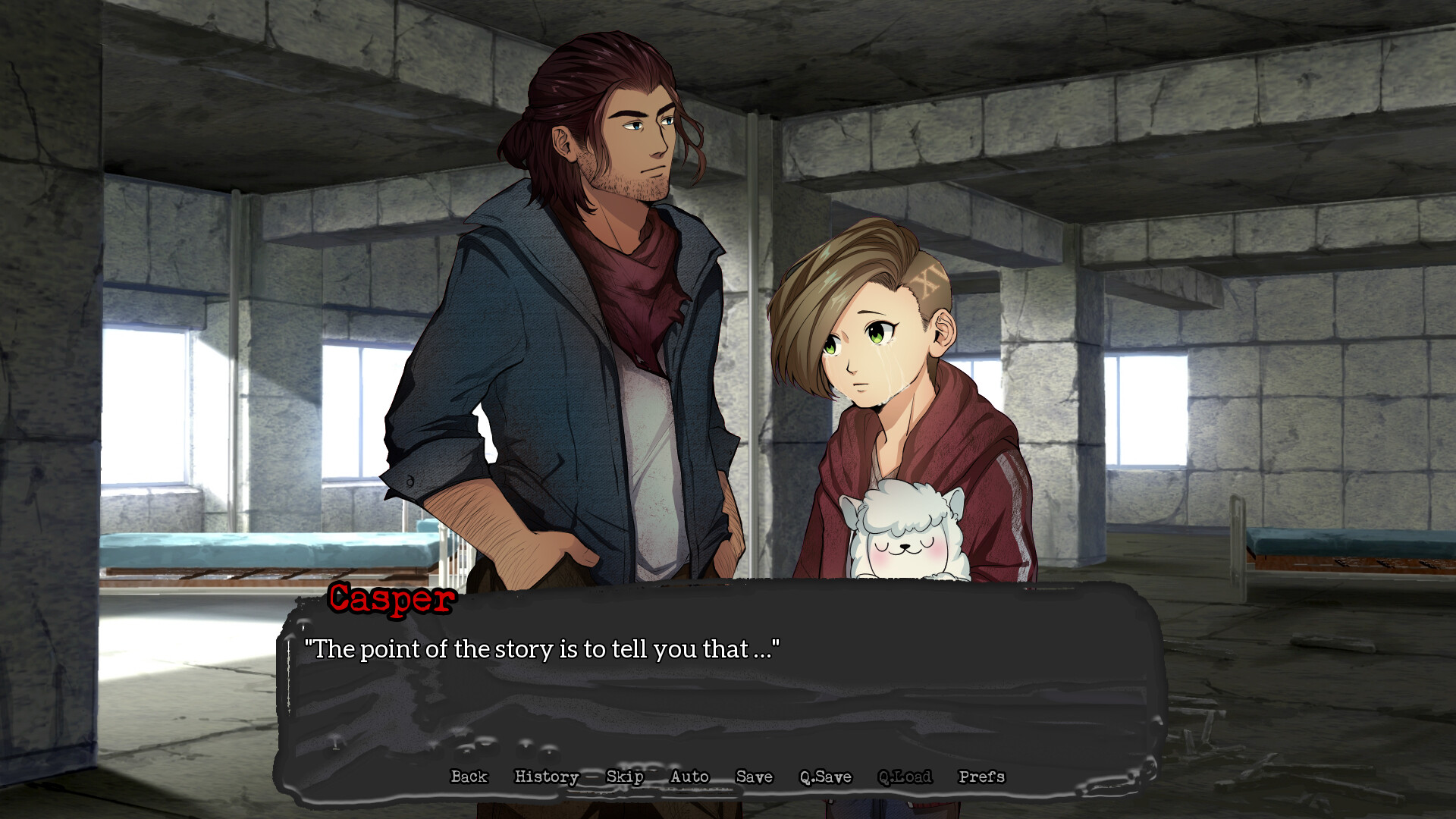Open the Save game screen
The height and width of the screenshot is (819, 1456).
coord(754,777)
